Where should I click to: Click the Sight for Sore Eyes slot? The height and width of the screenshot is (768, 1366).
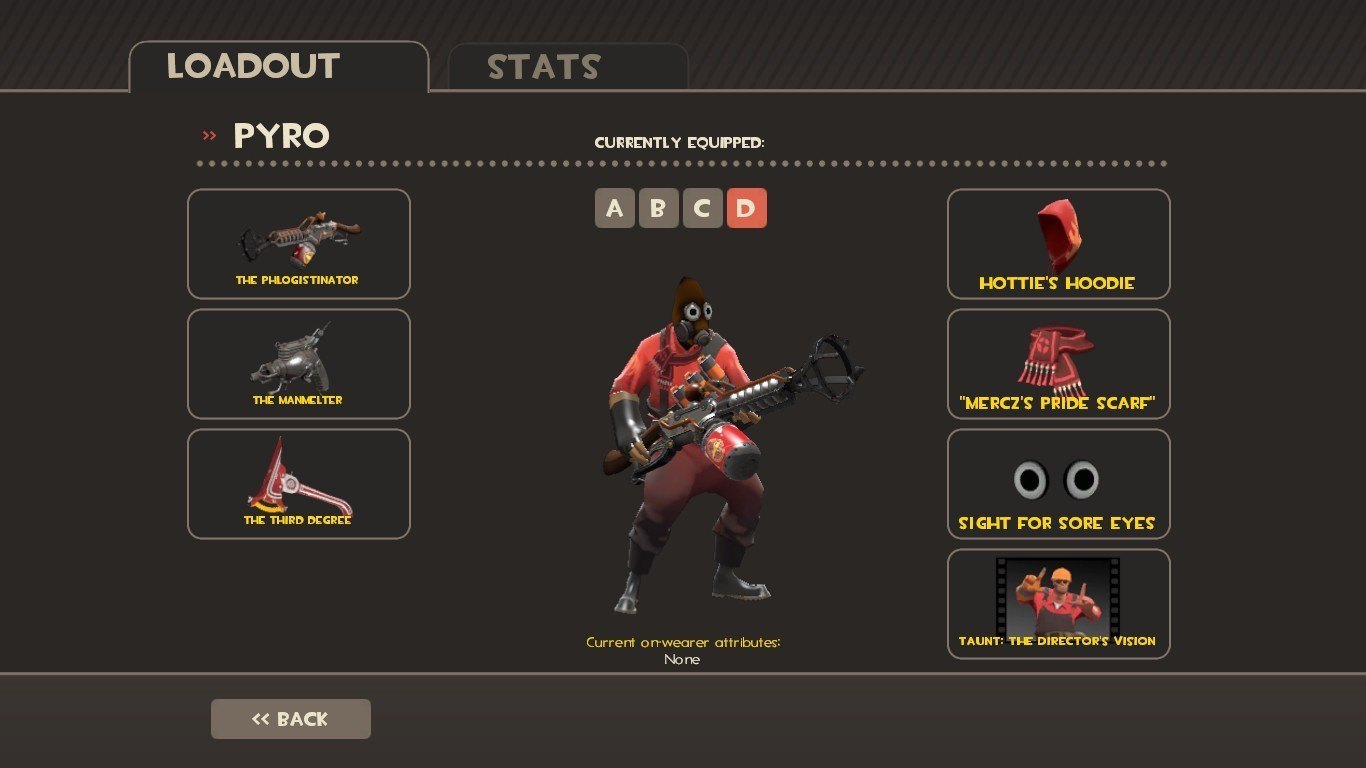pos(1058,484)
